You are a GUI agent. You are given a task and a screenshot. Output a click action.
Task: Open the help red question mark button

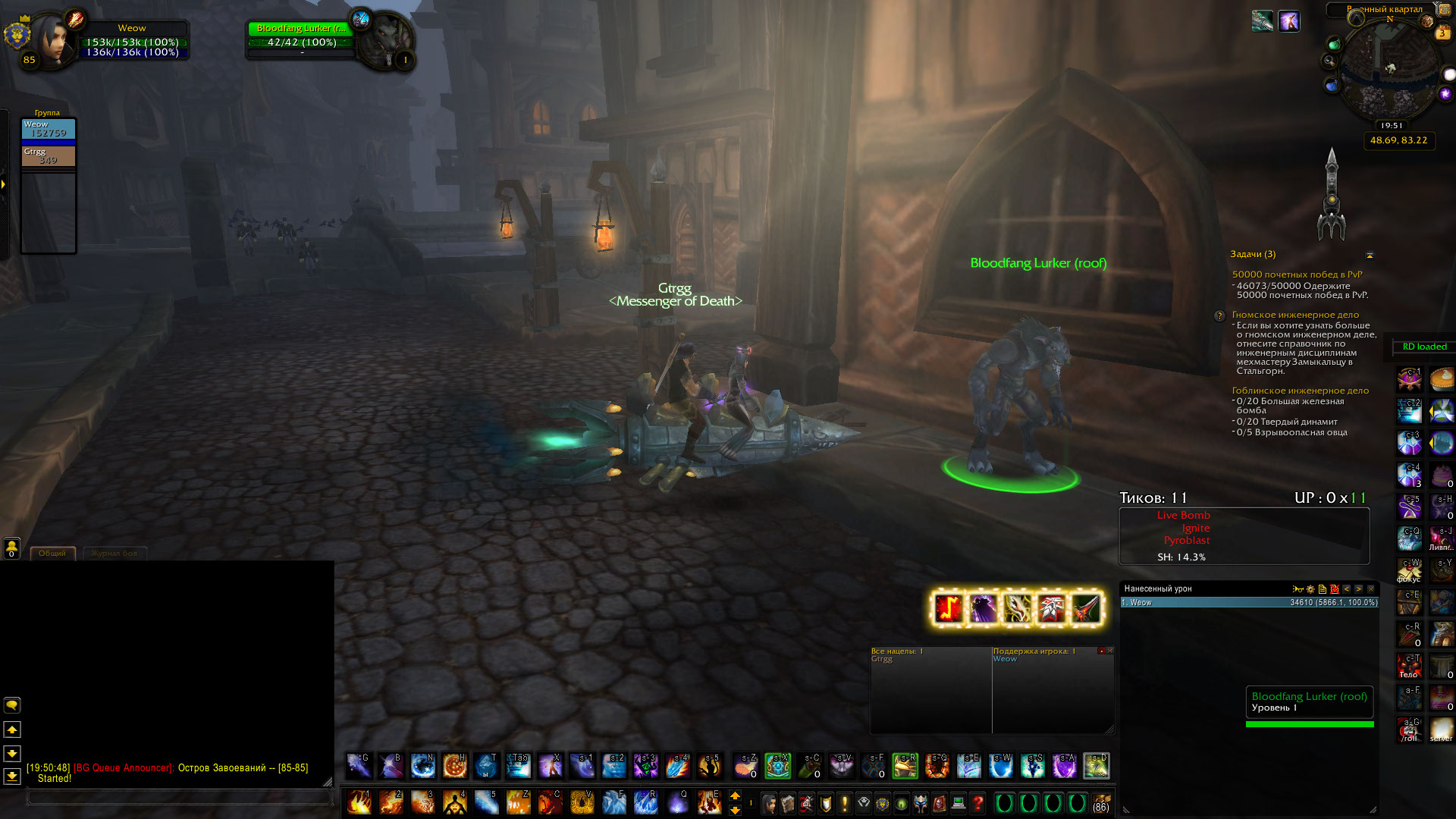977,802
